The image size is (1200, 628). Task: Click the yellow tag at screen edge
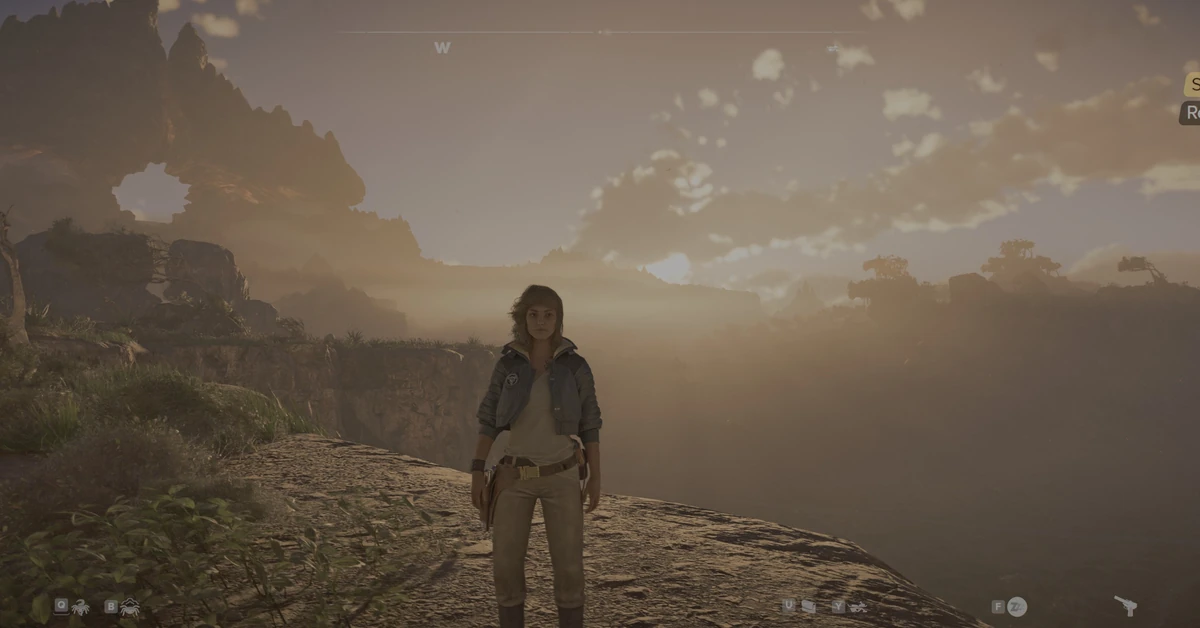1192,85
